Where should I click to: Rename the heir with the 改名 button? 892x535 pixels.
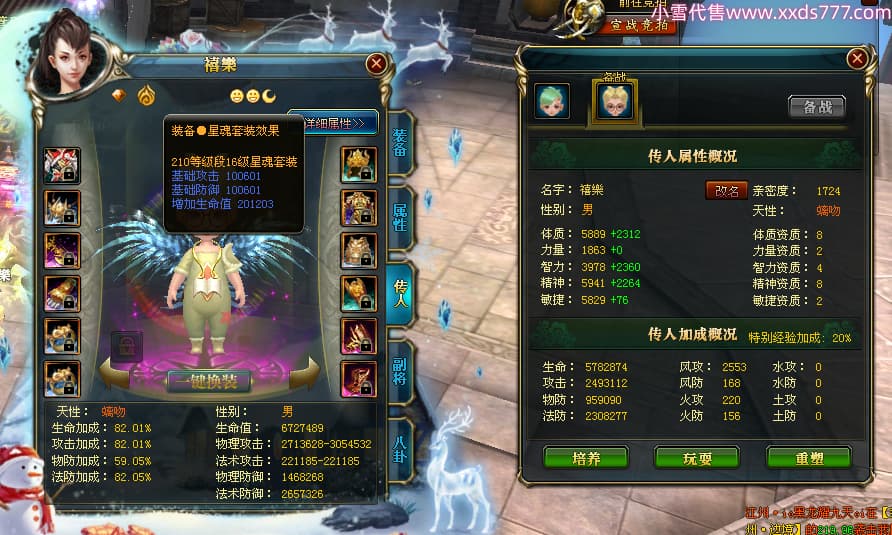(x=727, y=190)
